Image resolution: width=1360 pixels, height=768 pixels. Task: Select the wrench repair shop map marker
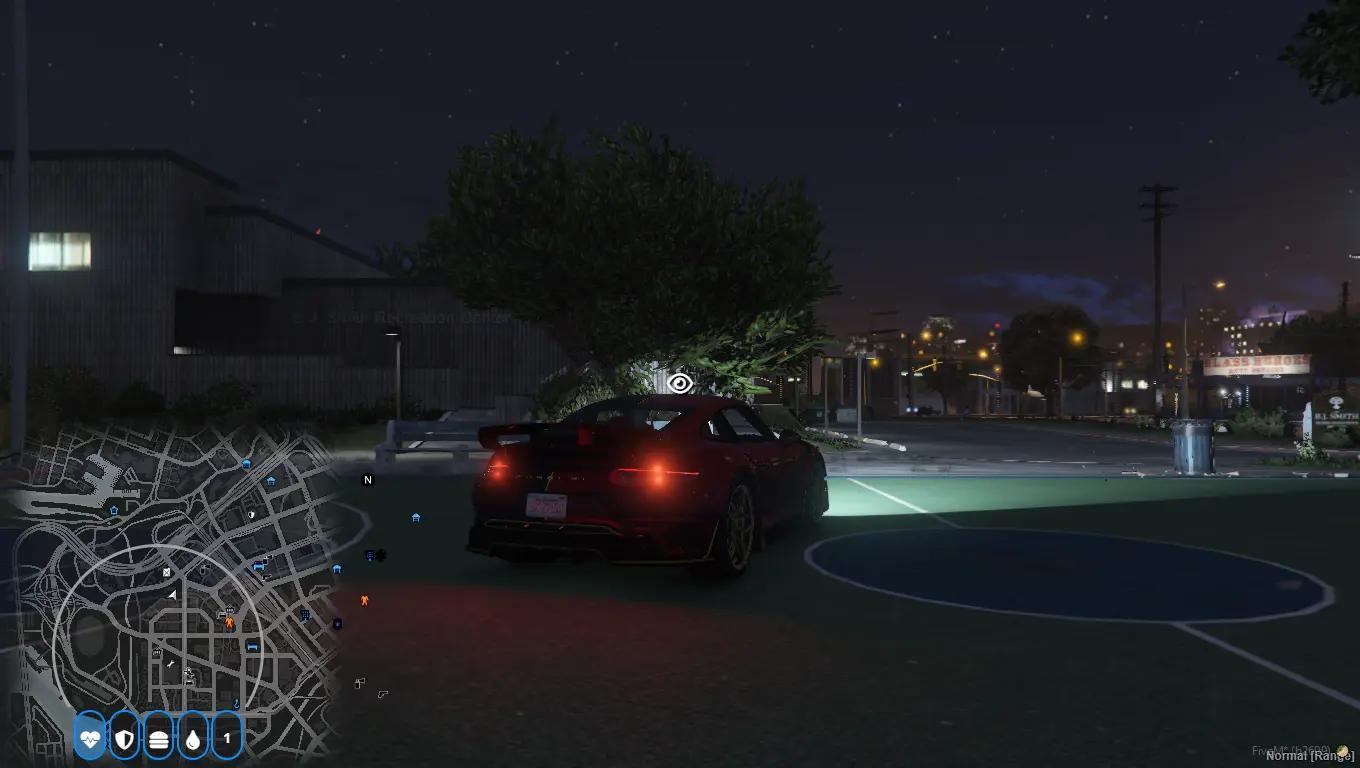172,663
